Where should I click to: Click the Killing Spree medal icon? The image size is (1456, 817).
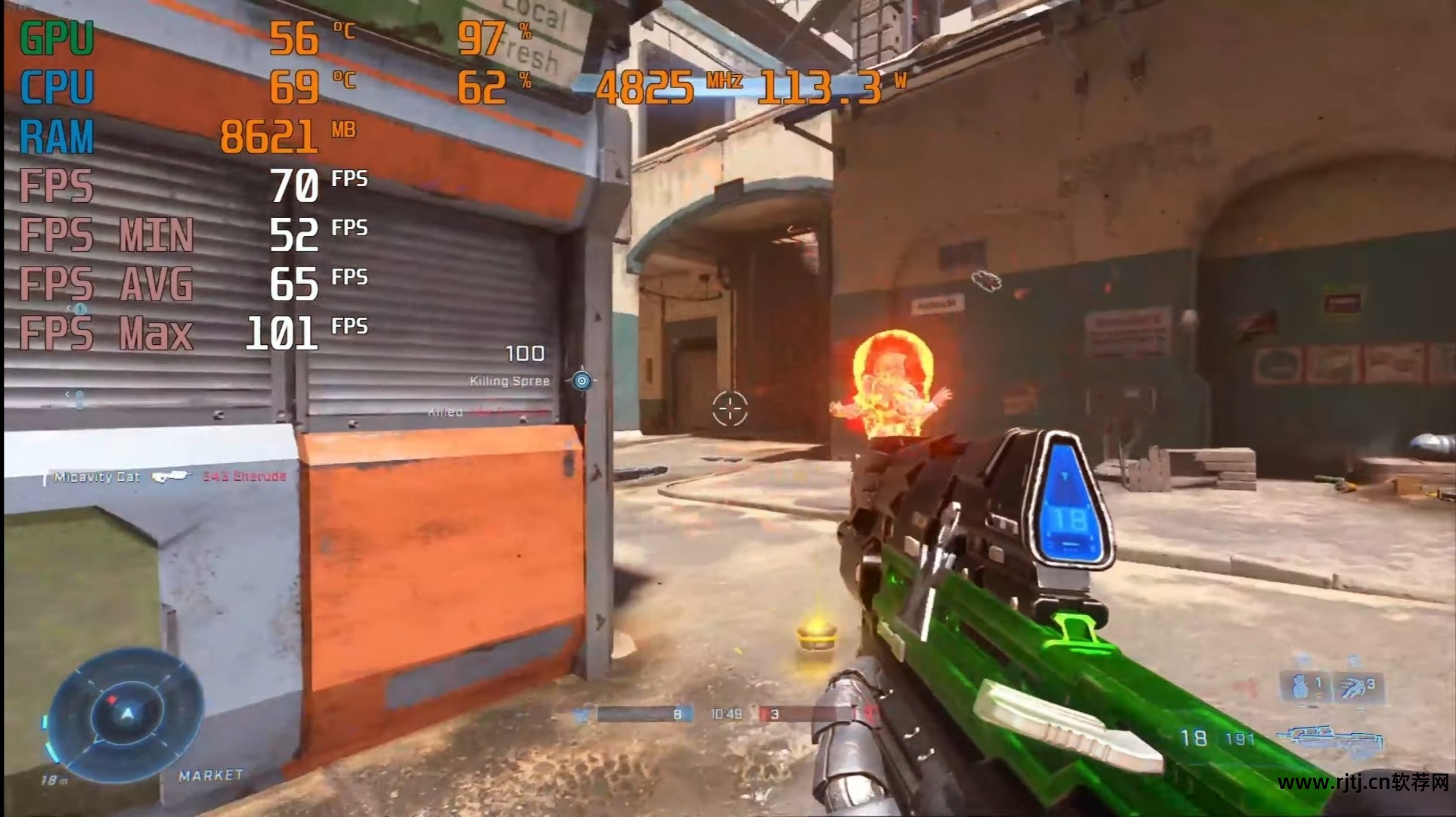pos(581,381)
